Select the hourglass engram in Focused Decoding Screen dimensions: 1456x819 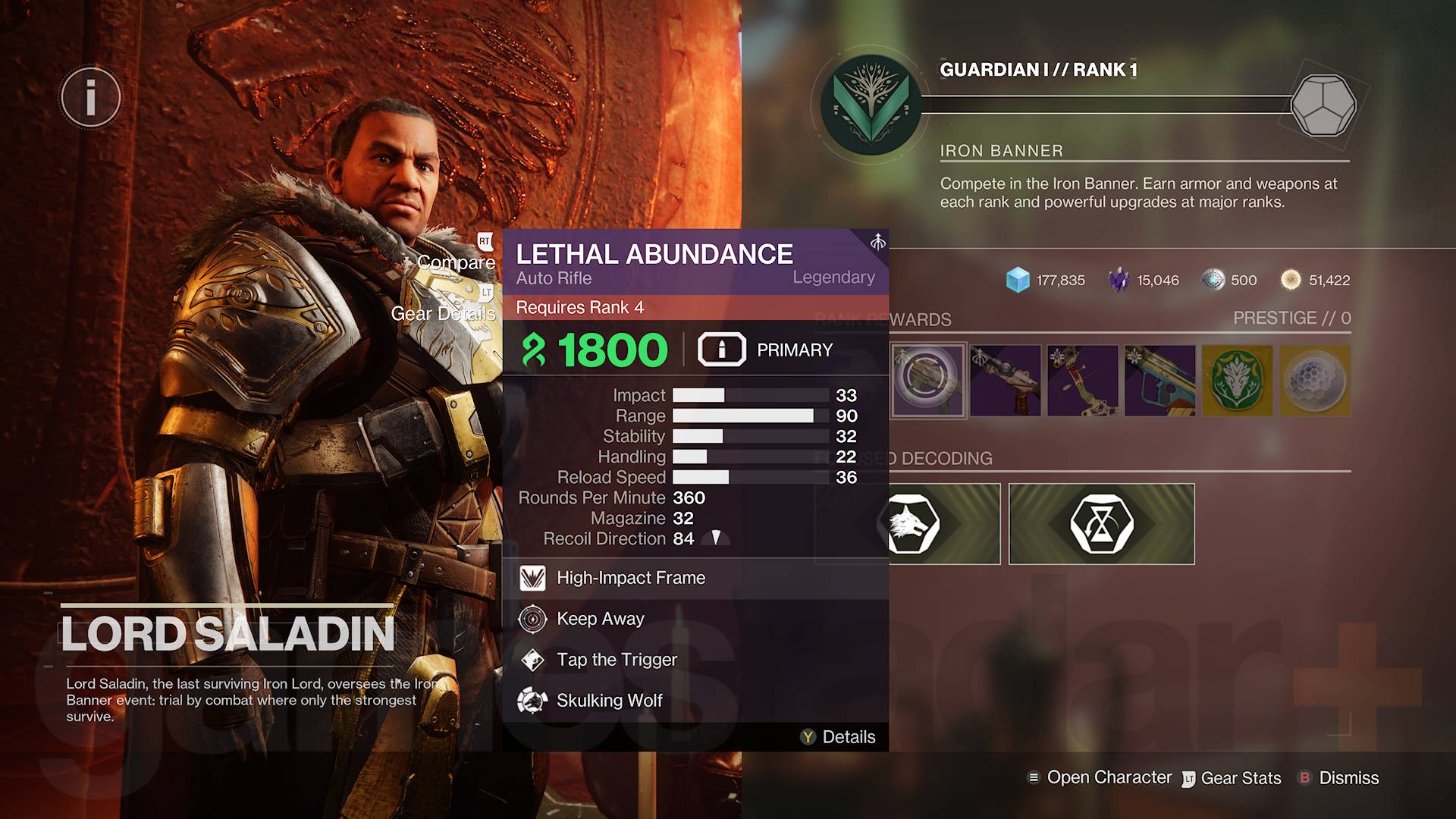[x=1101, y=523]
